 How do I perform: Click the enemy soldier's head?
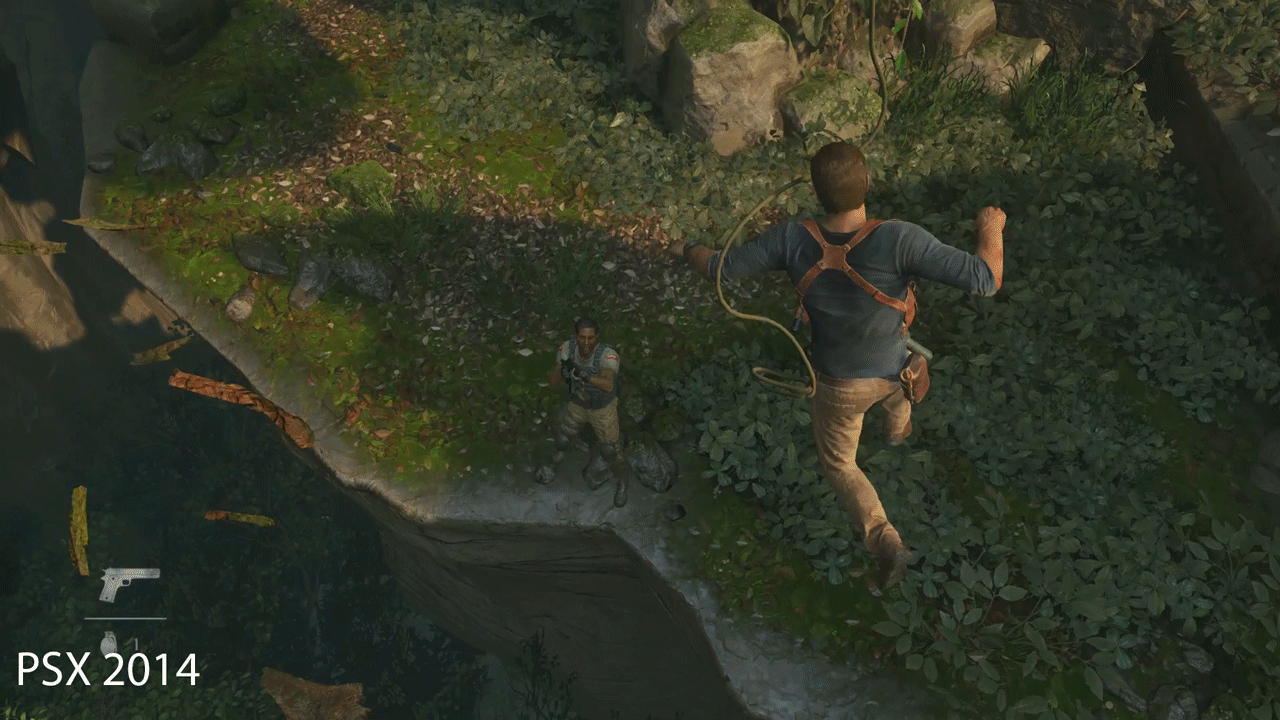pos(585,335)
